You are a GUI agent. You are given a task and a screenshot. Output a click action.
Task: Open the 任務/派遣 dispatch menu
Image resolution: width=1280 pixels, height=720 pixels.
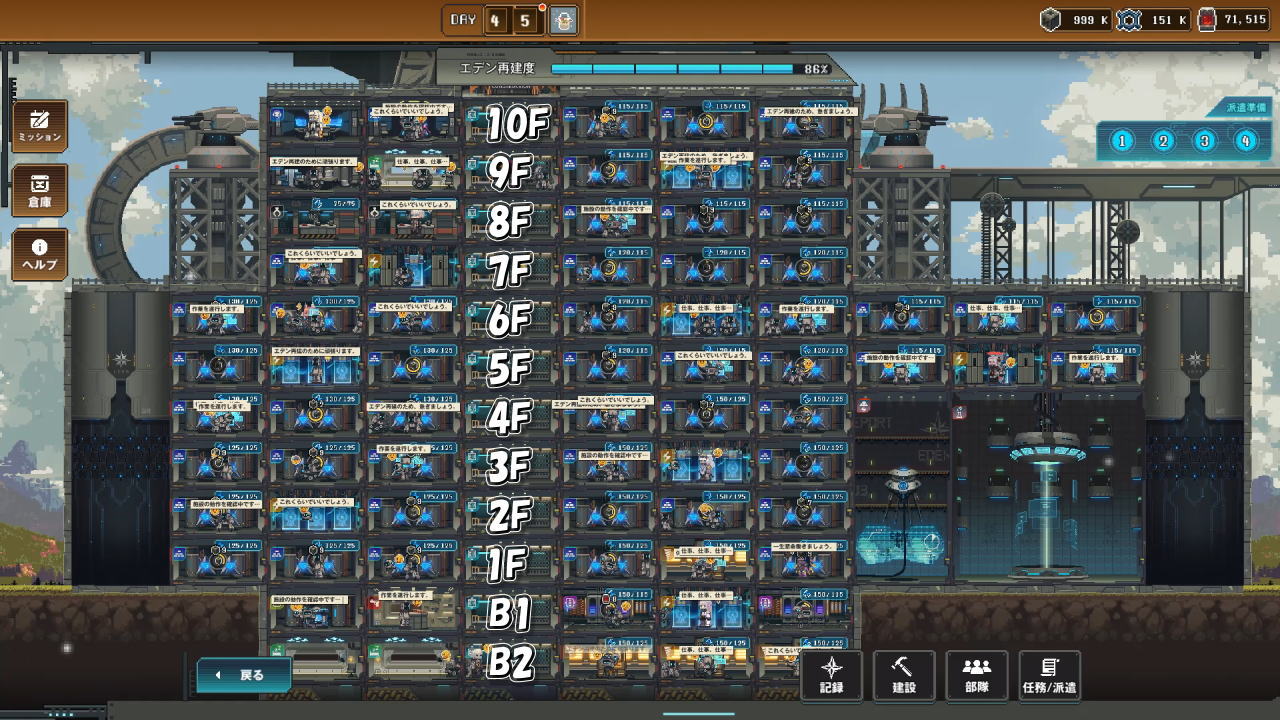1050,675
